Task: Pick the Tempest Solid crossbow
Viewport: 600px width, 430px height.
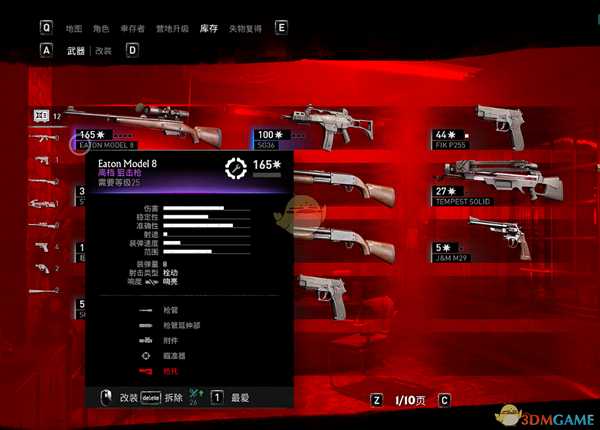Action: point(500,178)
